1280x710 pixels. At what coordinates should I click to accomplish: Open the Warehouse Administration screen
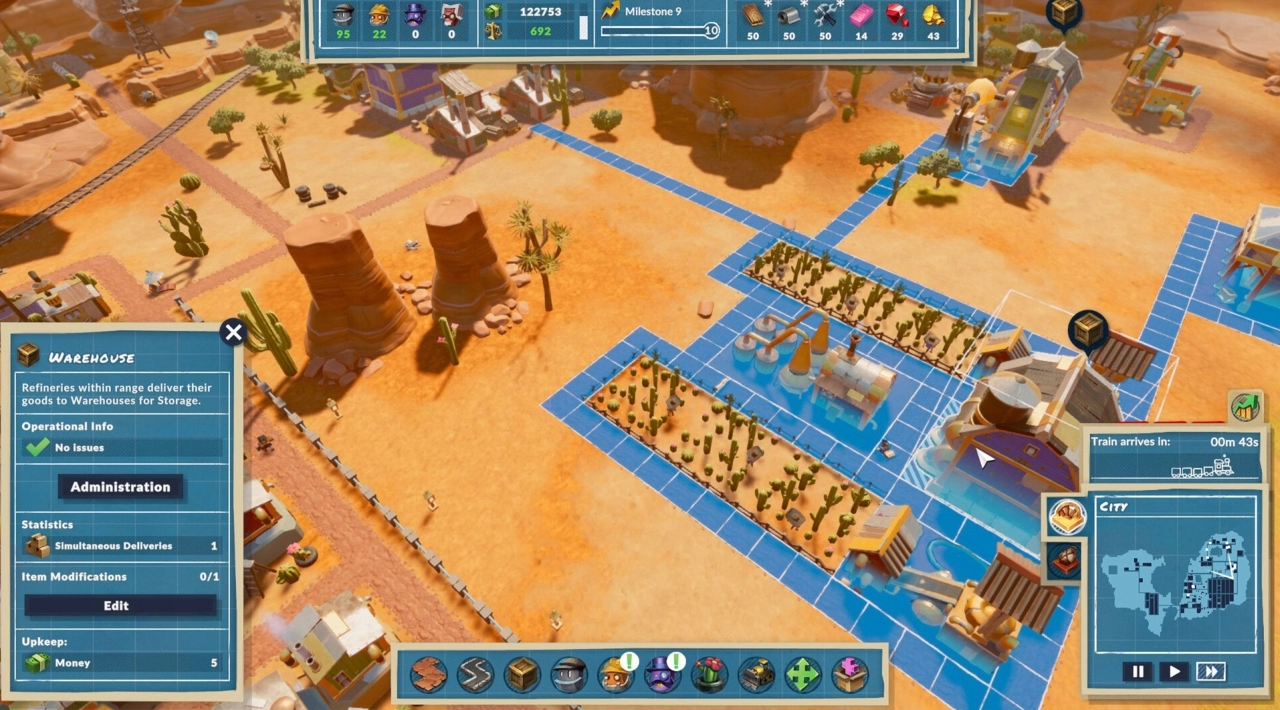(120, 487)
